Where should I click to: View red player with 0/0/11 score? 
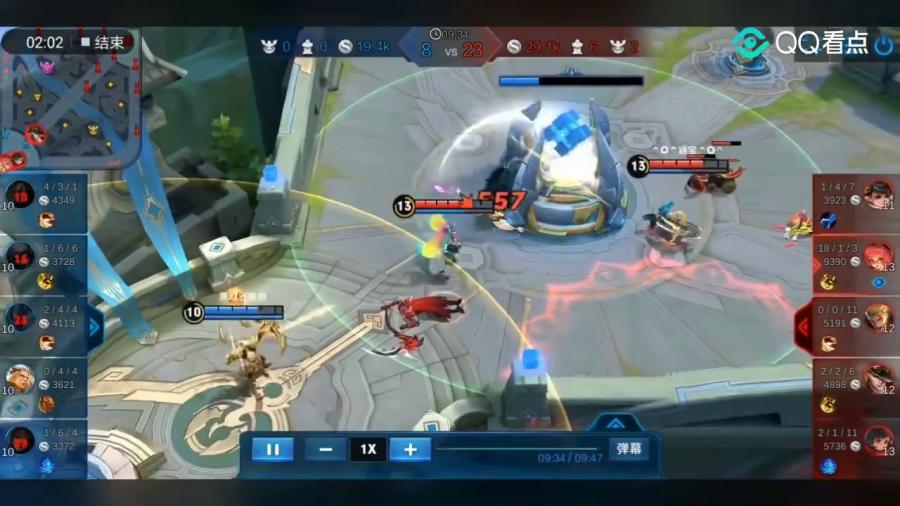[855, 326]
